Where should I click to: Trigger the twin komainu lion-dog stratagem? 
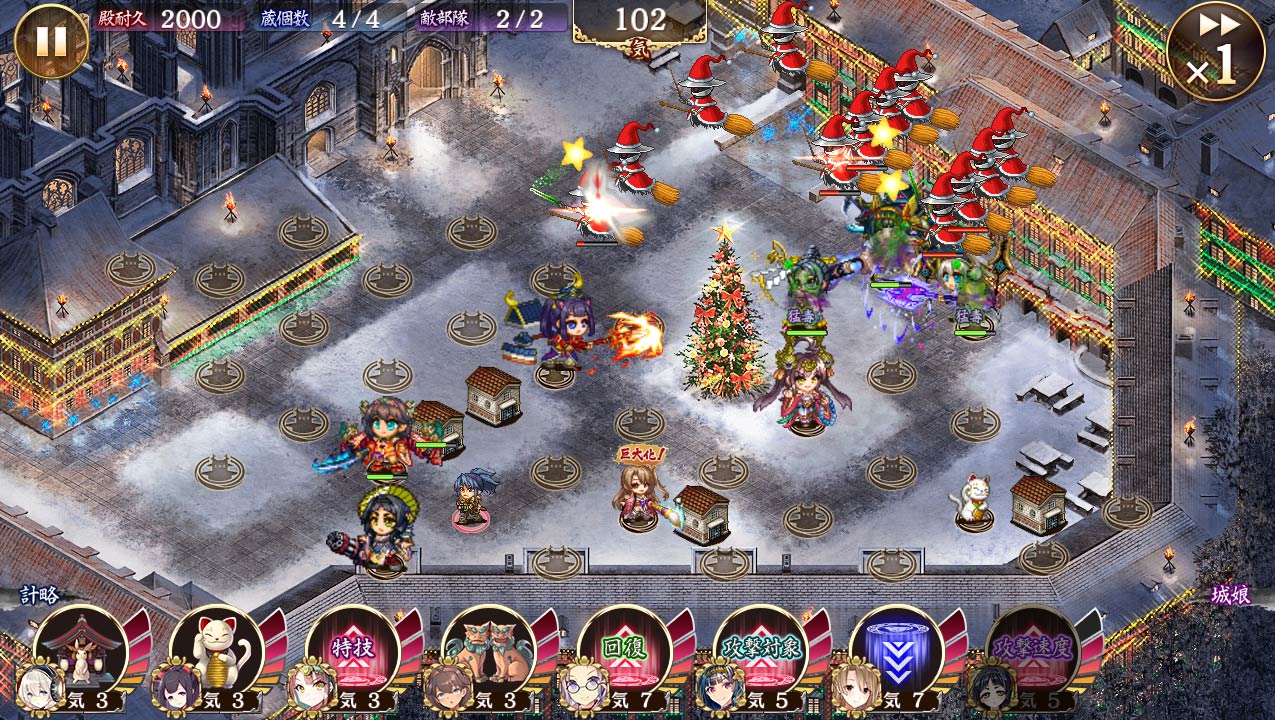click(x=488, y=650)
